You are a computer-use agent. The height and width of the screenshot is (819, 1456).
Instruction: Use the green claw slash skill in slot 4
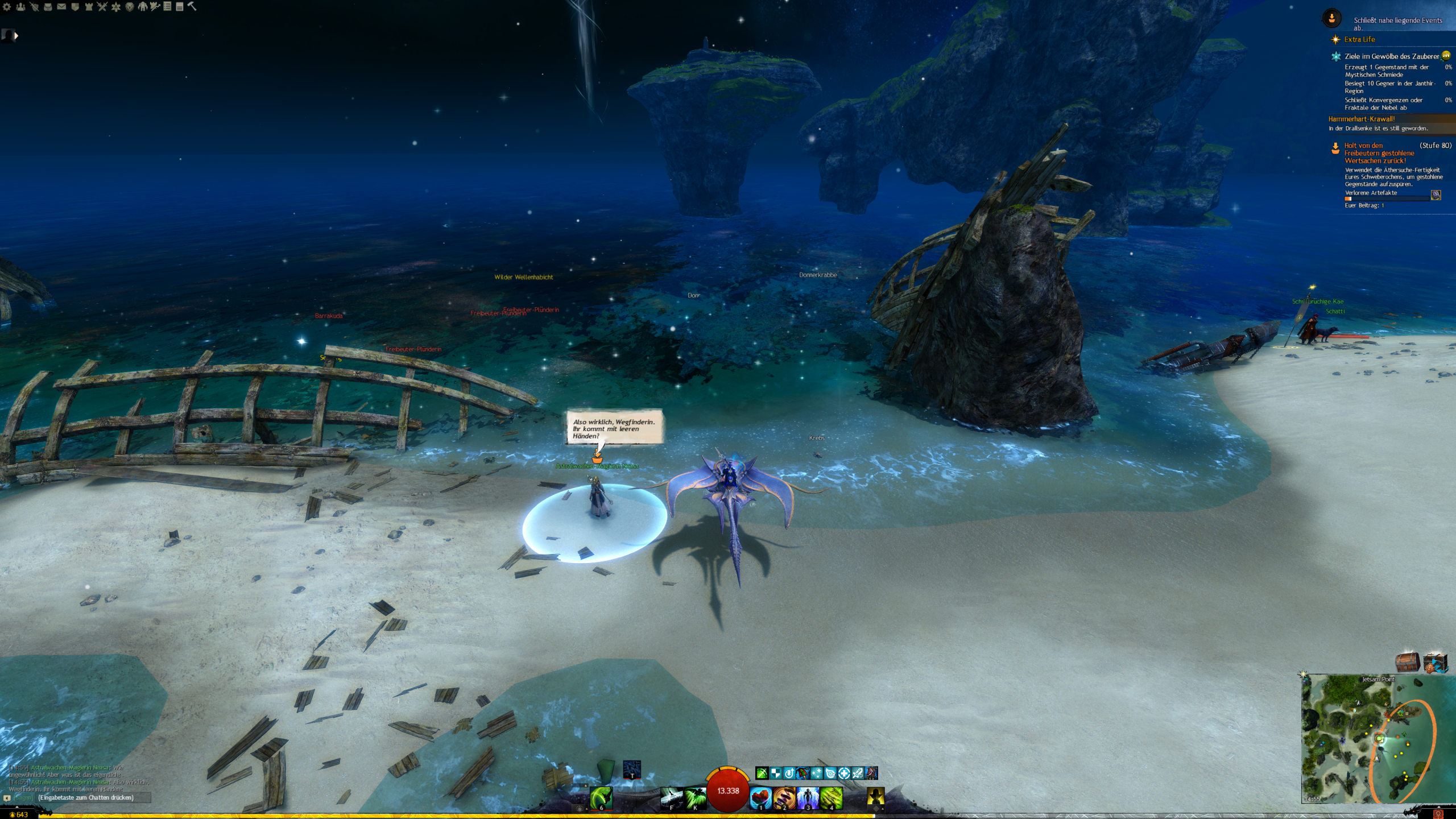[x=831, y=798]
